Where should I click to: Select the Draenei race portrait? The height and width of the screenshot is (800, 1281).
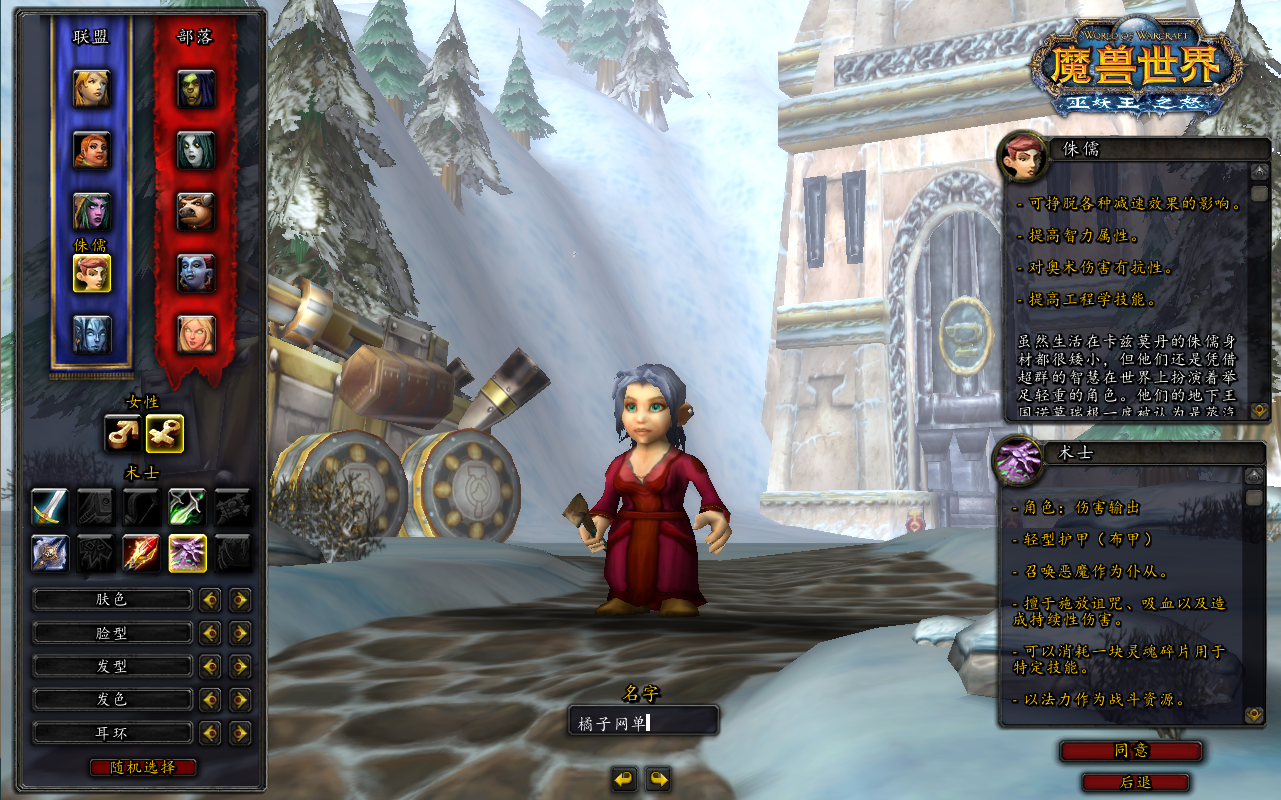click(x=92, y=334)
